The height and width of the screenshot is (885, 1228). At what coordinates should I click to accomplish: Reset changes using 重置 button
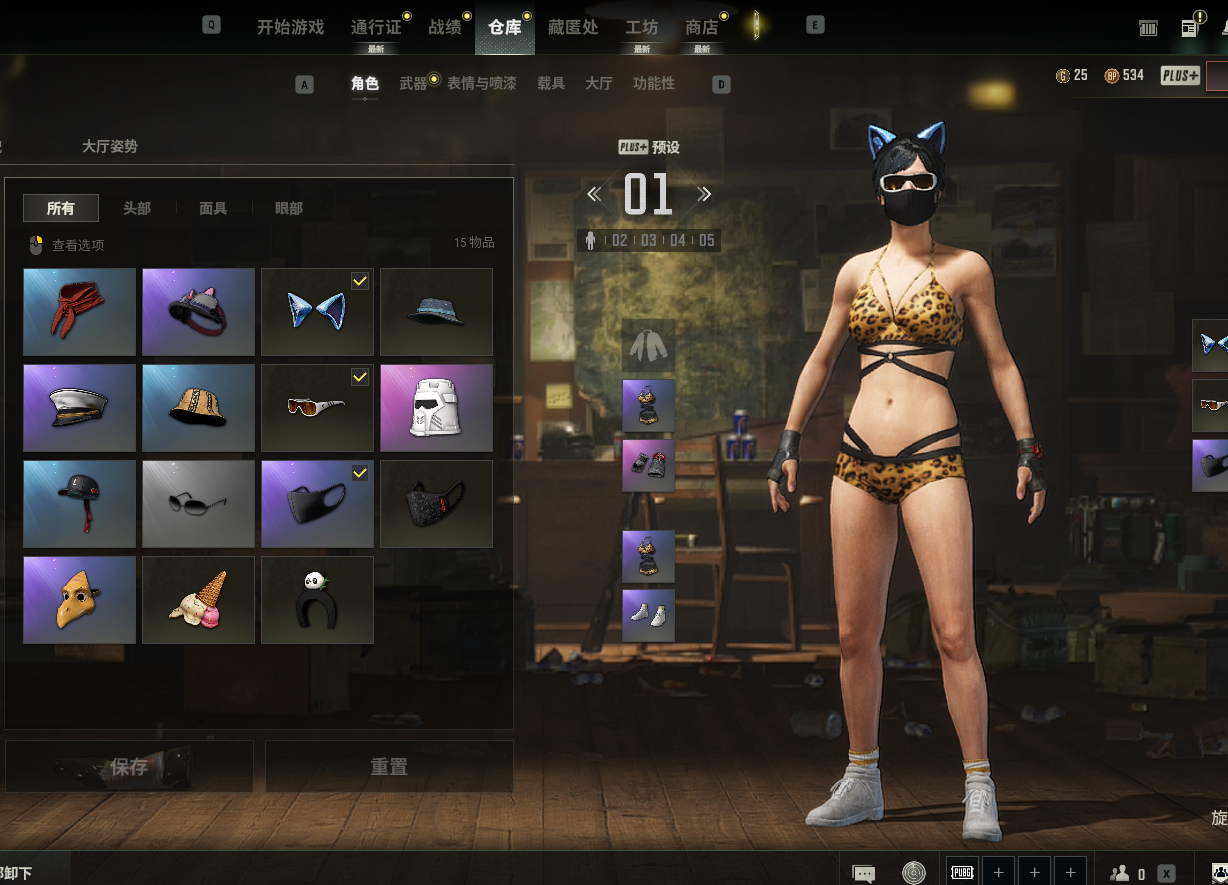click(389, 767)
